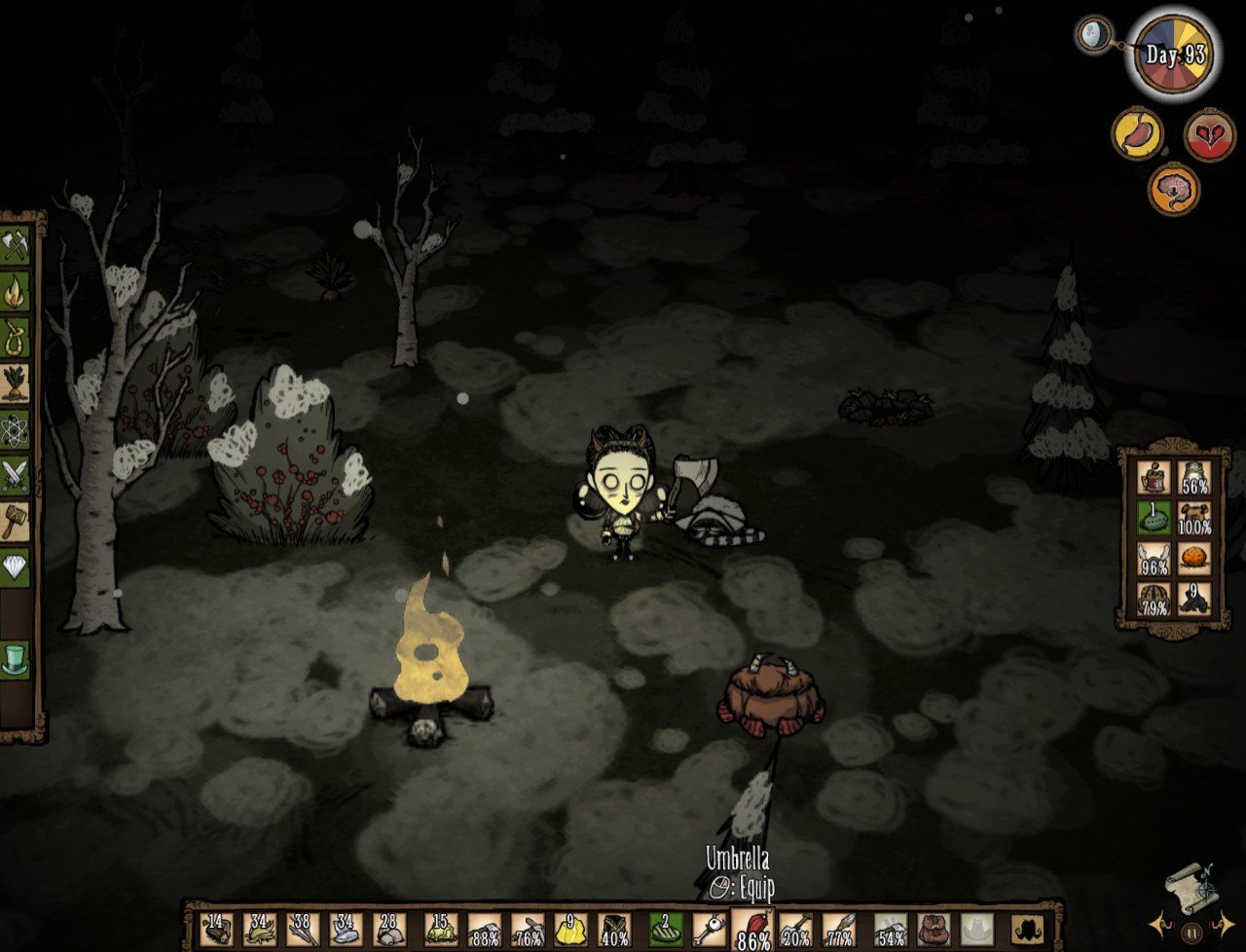Open the crossed swords Fight tab
This screenshot has height=952, width=1246.
(16, 475)
